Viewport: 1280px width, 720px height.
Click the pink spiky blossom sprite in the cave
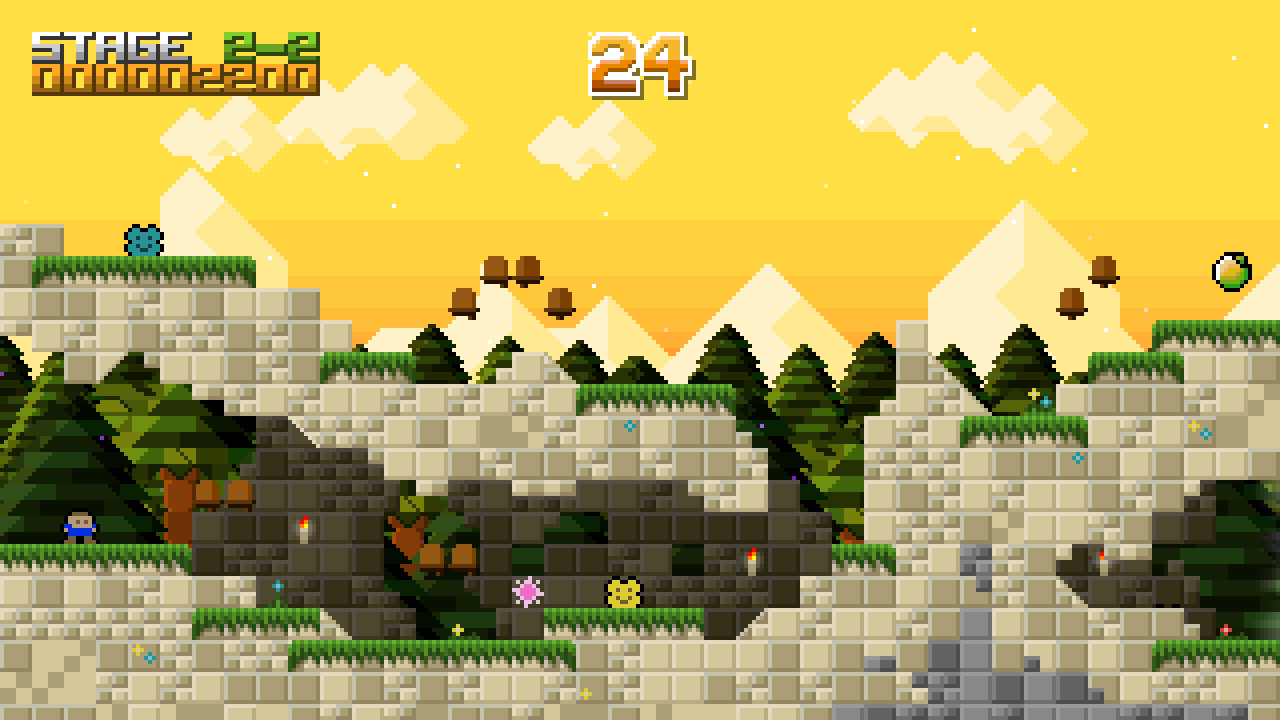(527, 592)
